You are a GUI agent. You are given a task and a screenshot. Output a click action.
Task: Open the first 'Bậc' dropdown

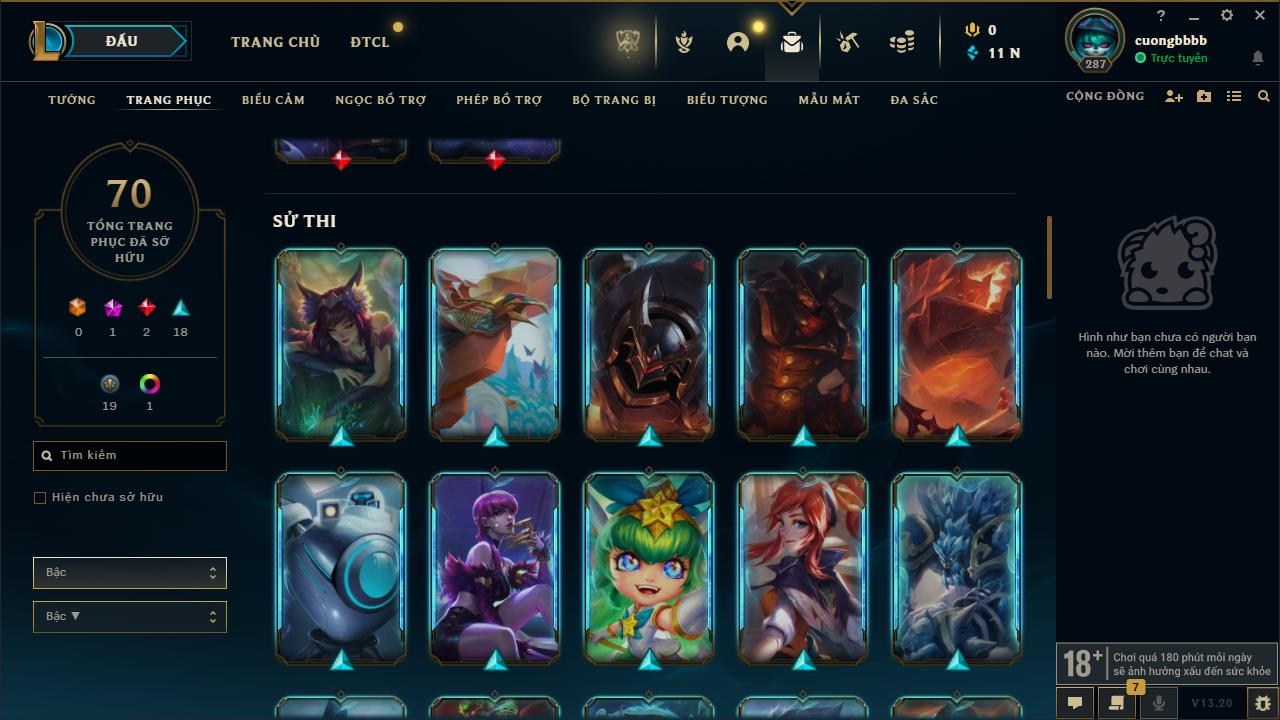129,572
